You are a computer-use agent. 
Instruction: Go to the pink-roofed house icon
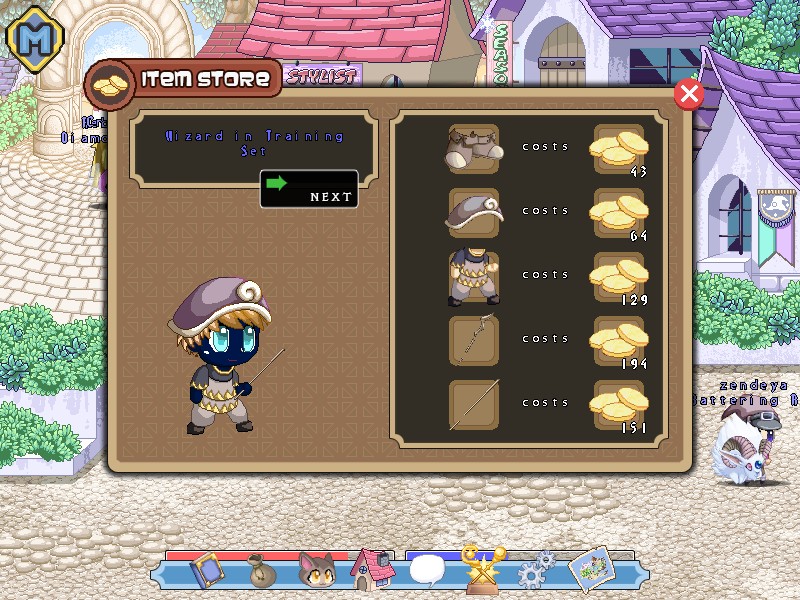tap(372, 570)
